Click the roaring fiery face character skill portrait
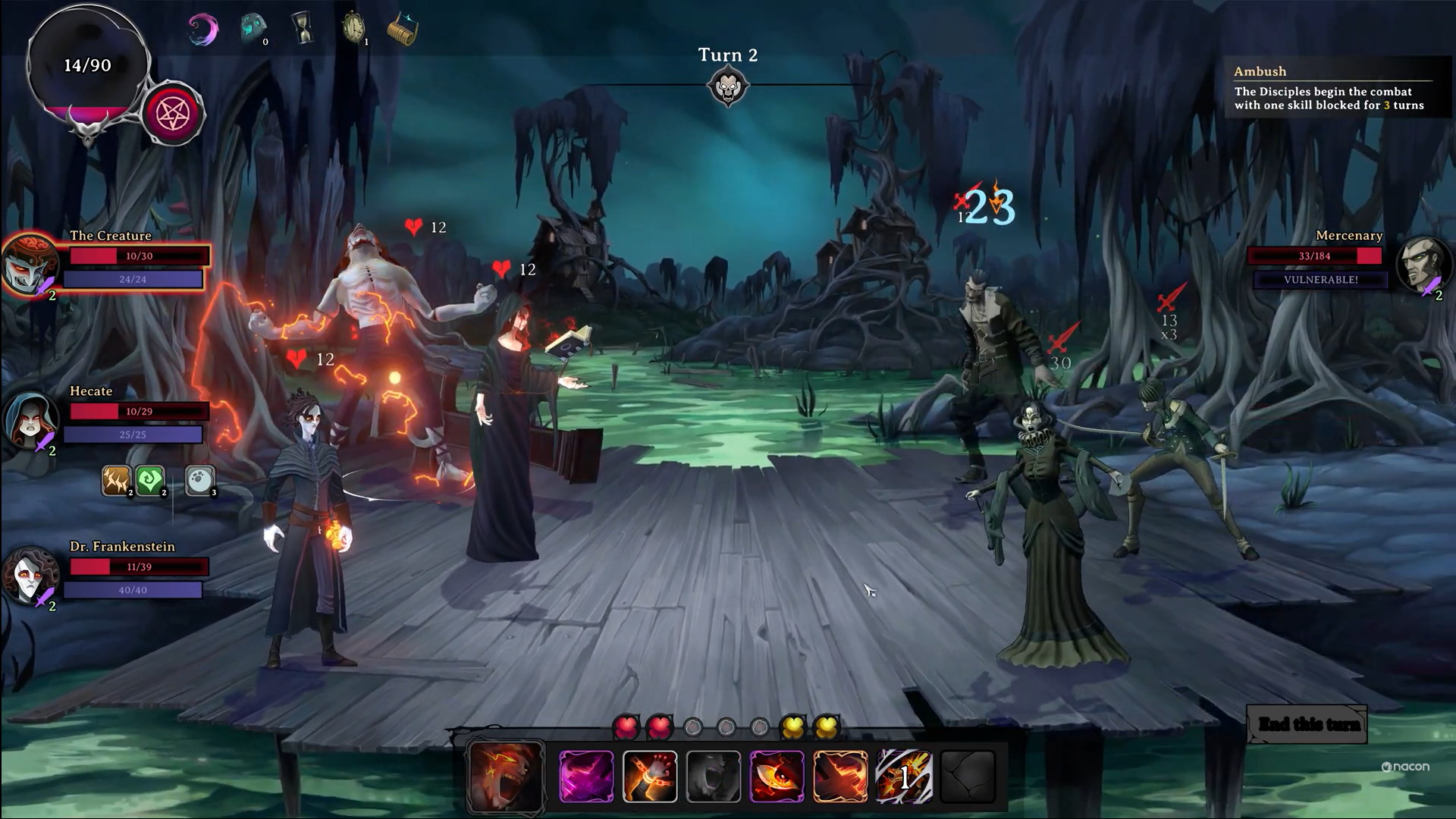The height and width of the screenshot is (819, 1456). pyautogui.click(x=506, y=776)
